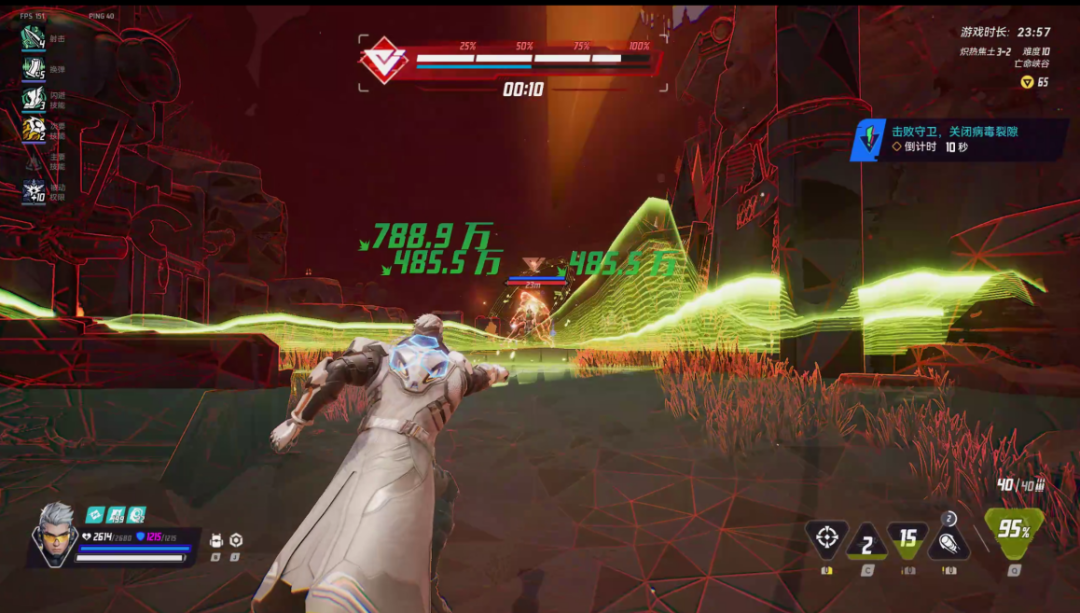
Task: Trigger the green 95% ultimate ability
Action: coord(1013,530)
